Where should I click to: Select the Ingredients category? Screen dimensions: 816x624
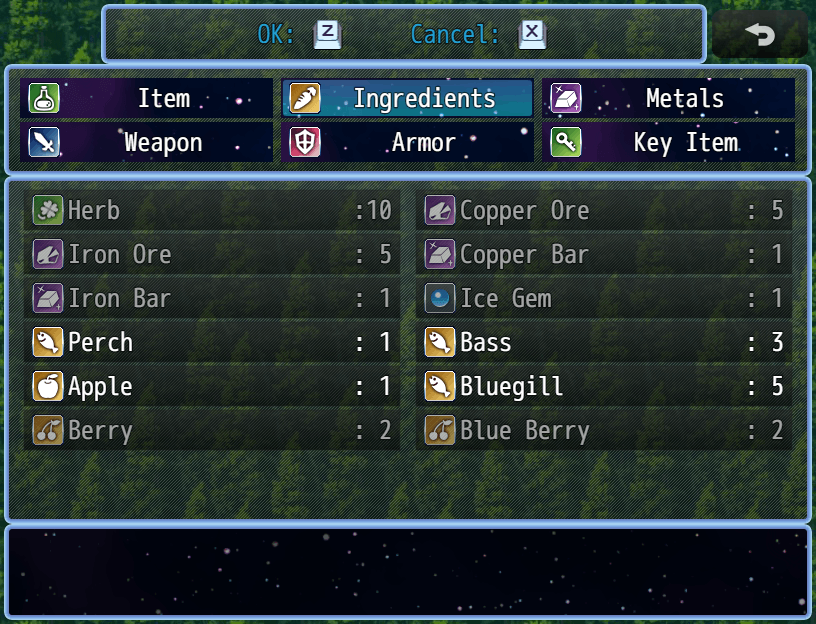point(407,98)
